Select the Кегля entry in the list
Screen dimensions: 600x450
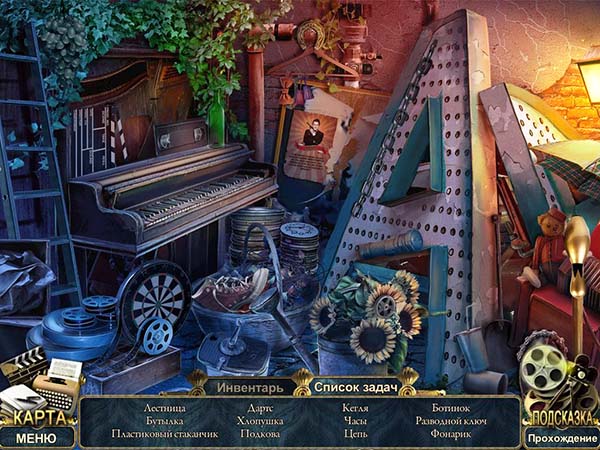click(x=355, y=408)
